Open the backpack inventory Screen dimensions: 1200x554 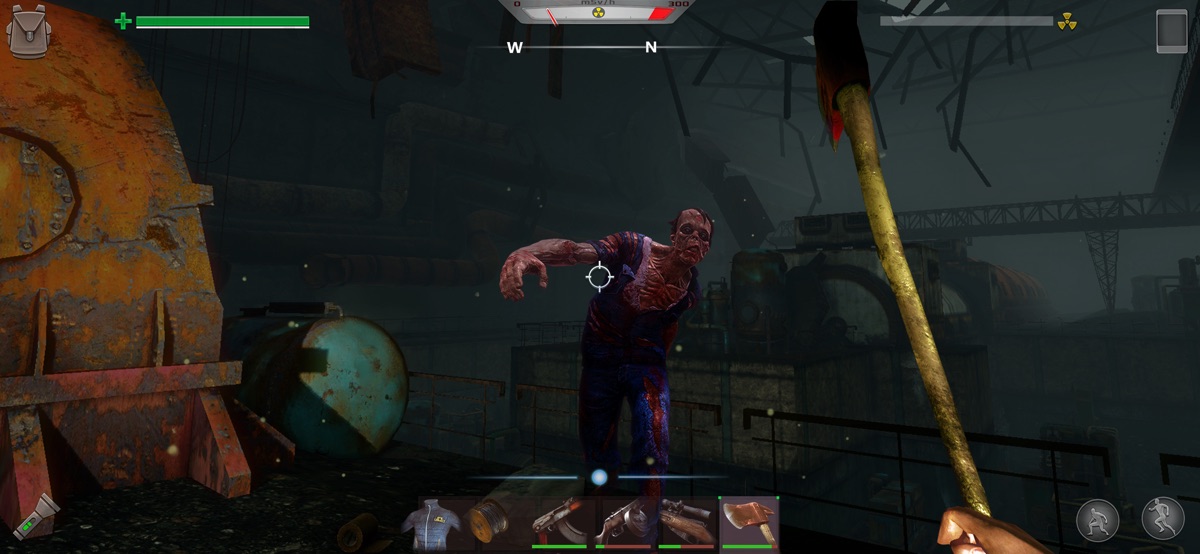[27, 31]
